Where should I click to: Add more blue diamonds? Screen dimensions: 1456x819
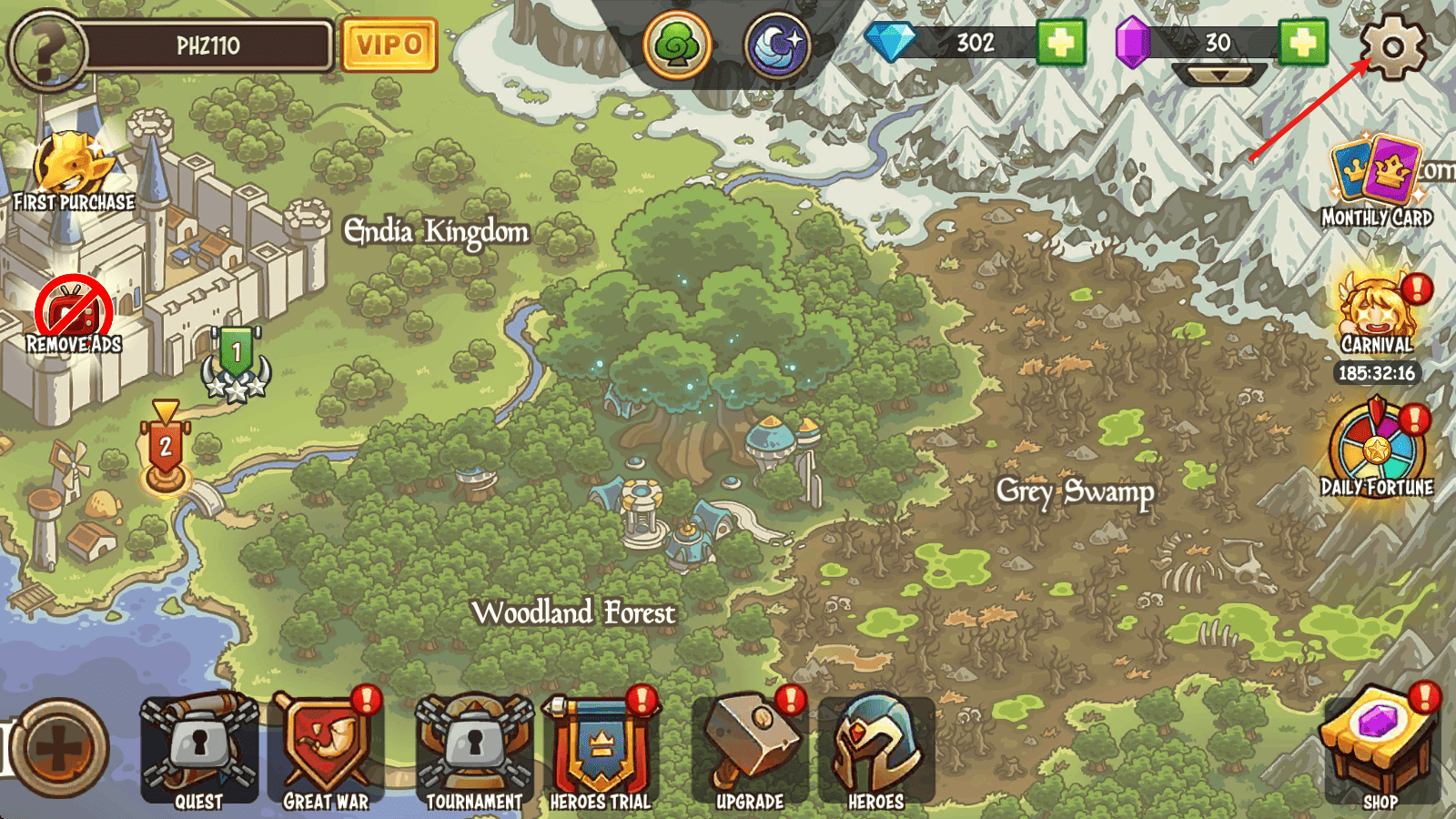1060,43
